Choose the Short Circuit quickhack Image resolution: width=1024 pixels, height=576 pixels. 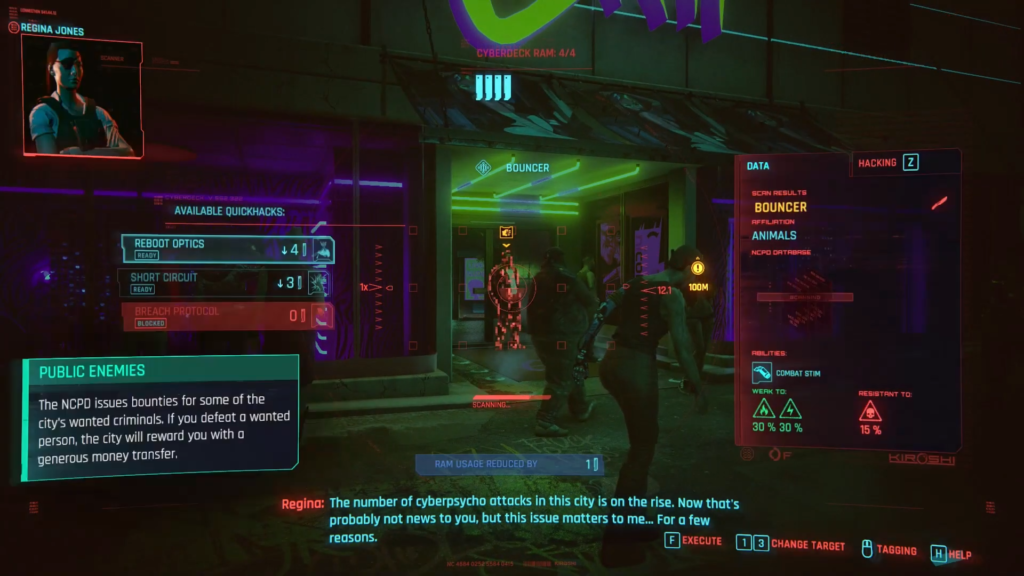tap(224, 282)
